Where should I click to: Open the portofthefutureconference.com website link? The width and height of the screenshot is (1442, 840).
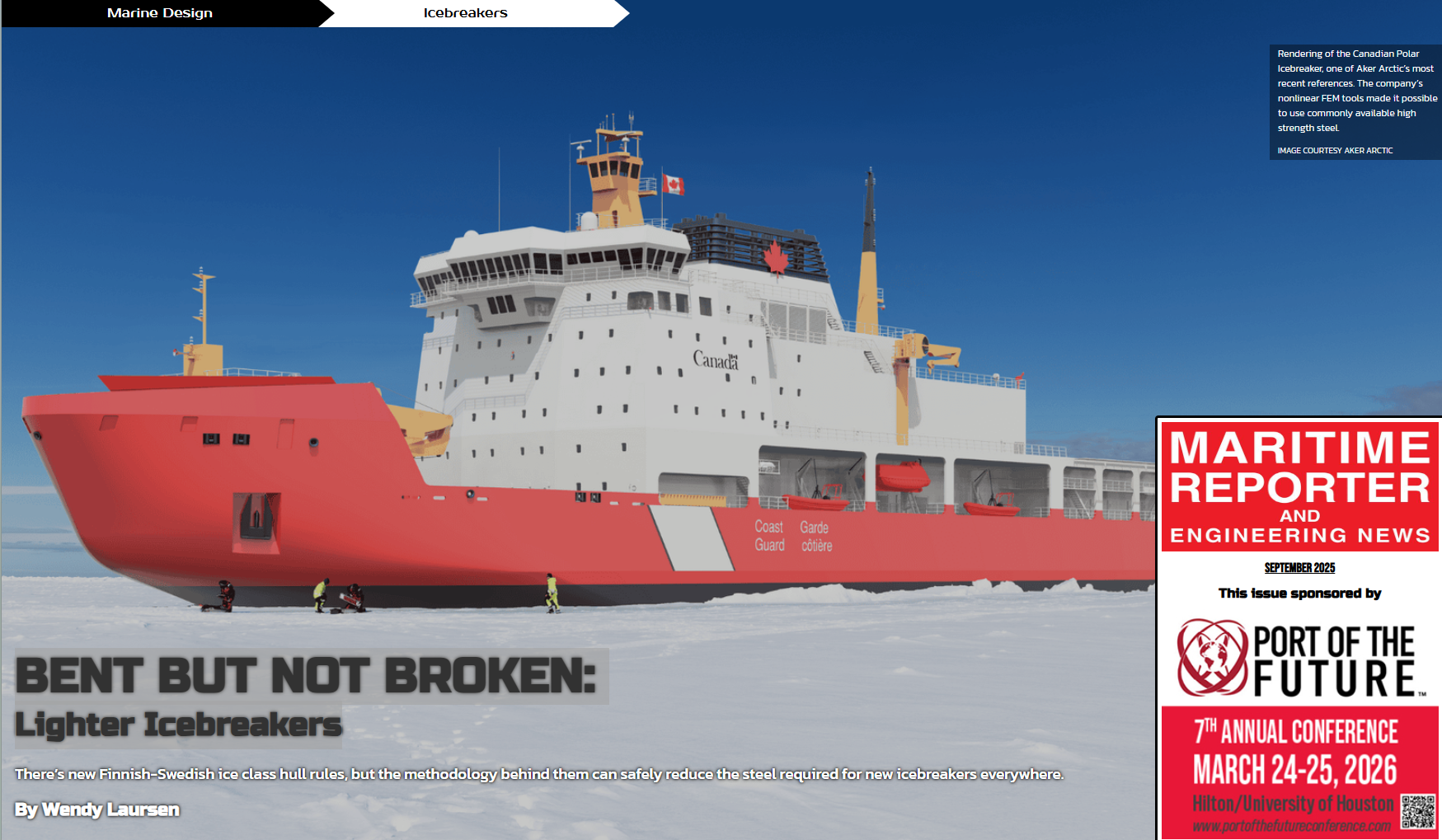[x=1291, y=825]
